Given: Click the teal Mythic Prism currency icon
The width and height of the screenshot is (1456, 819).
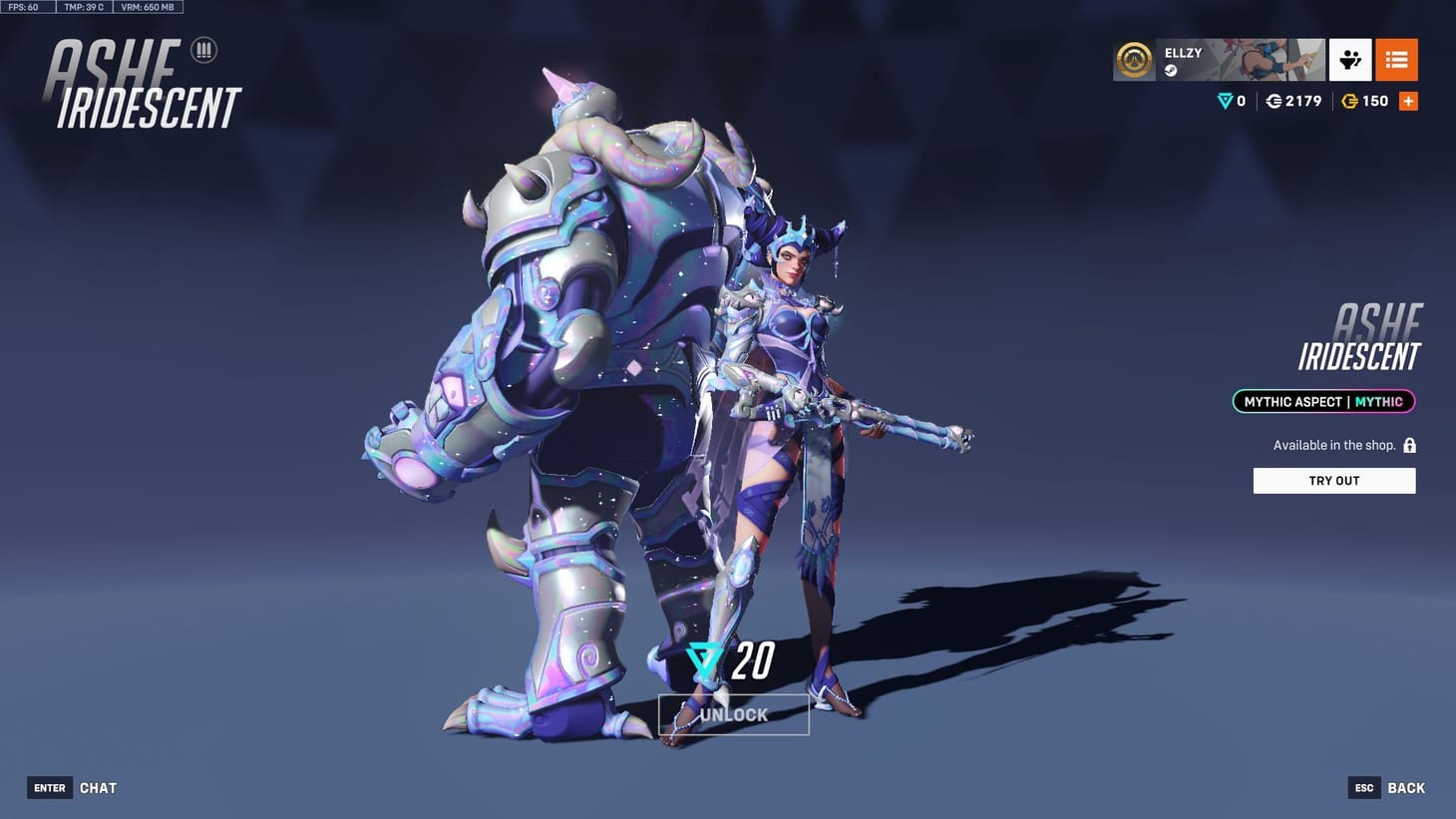Looking at the screenshot, I should (1224, 100).
